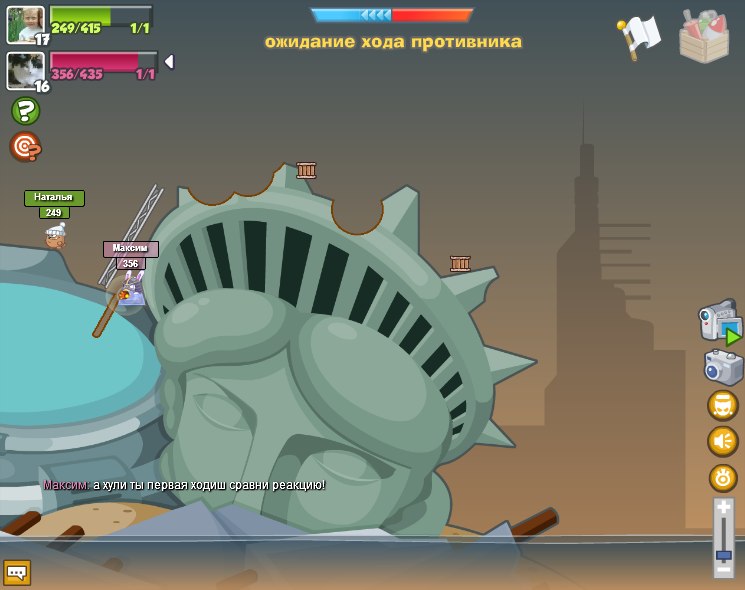This screenshot has height=590, width=745.
Task: Select the level 17 player avatar
Action: coord(25,24)
